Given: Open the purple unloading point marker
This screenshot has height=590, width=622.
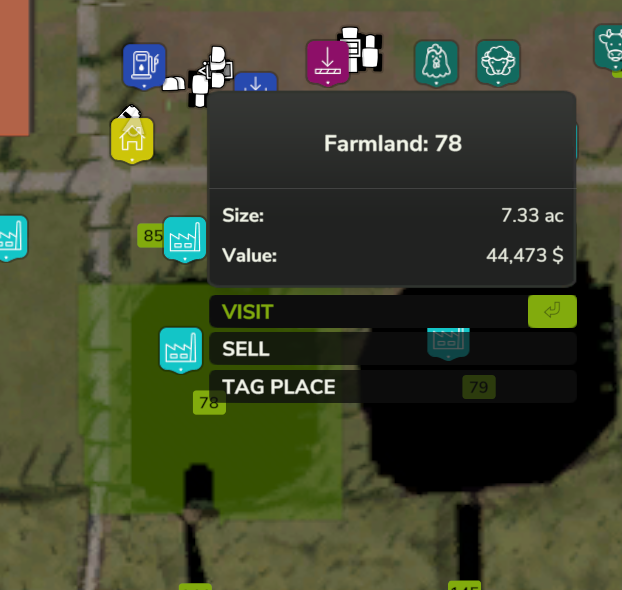Looking at the screenshot, I should [x=326, y=62].
